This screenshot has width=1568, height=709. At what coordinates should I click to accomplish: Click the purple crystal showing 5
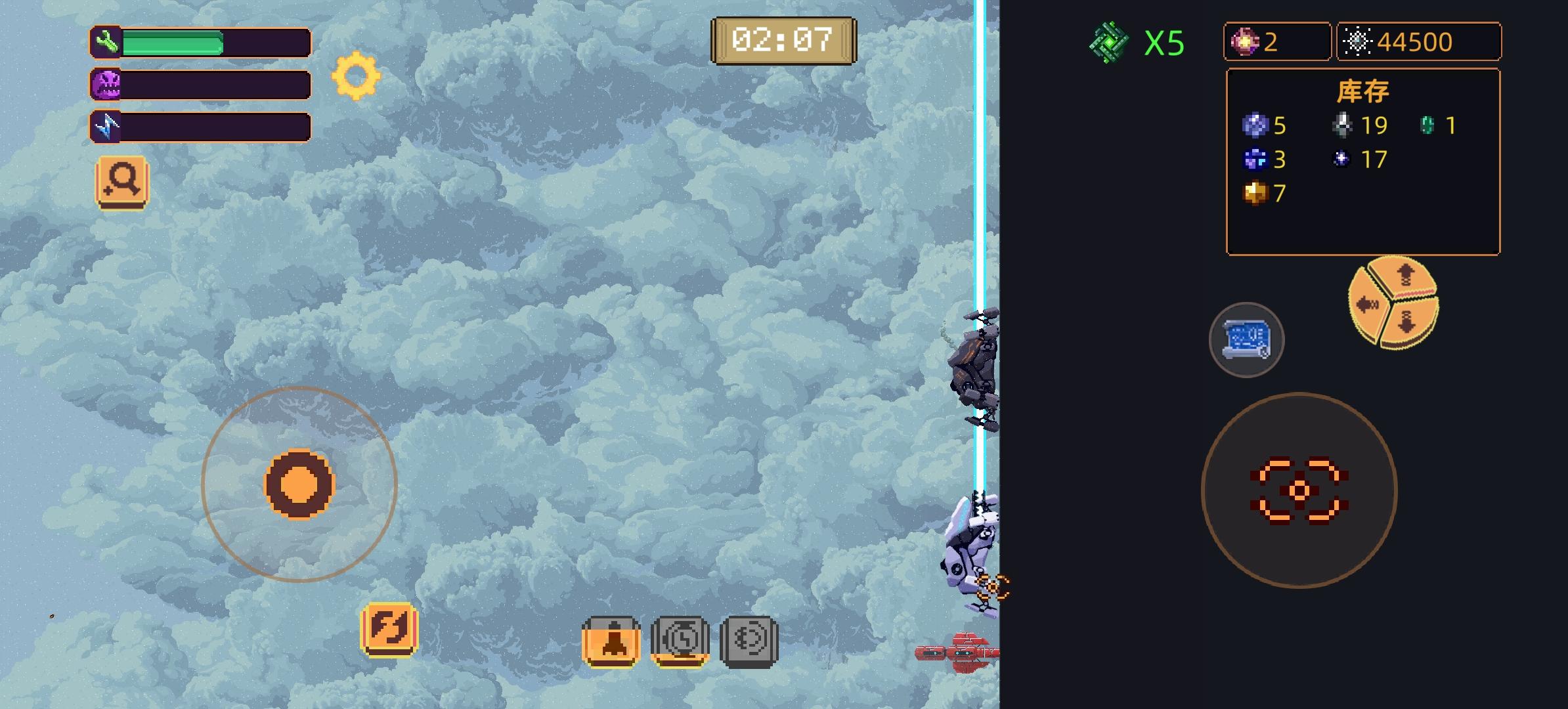click(x=1254, y=125)
